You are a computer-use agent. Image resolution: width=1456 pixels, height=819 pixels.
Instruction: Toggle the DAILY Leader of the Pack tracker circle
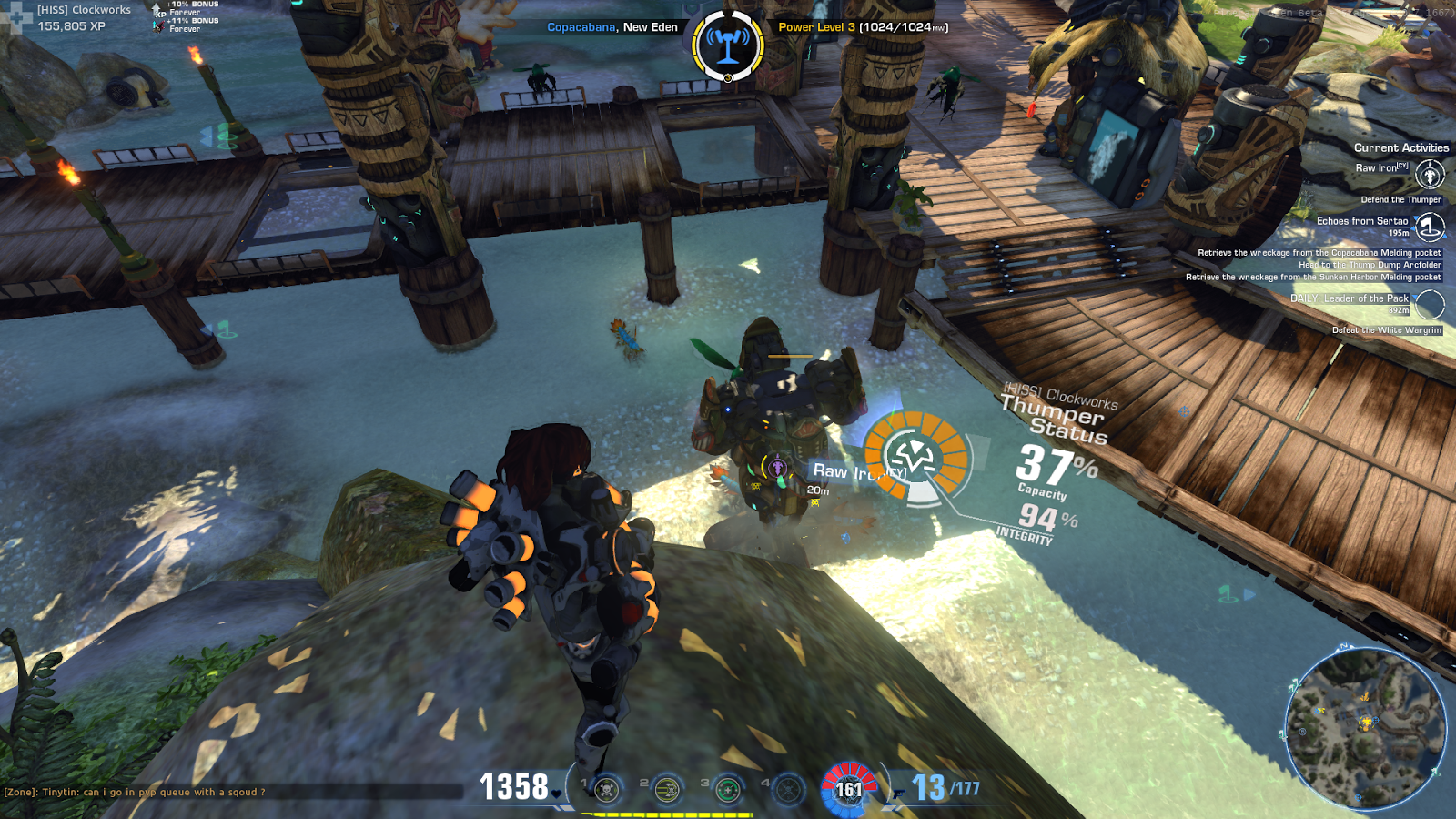(x=1431, y=304)
